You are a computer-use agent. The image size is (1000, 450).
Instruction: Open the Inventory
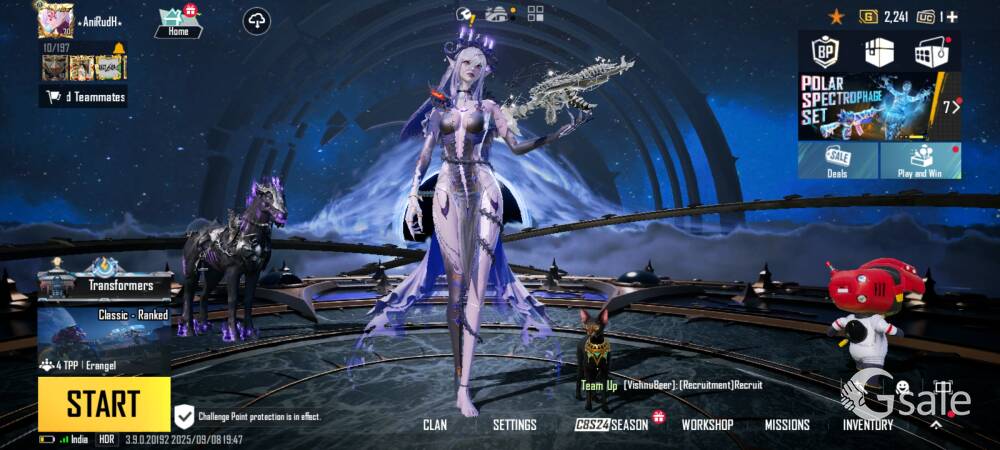867,425
